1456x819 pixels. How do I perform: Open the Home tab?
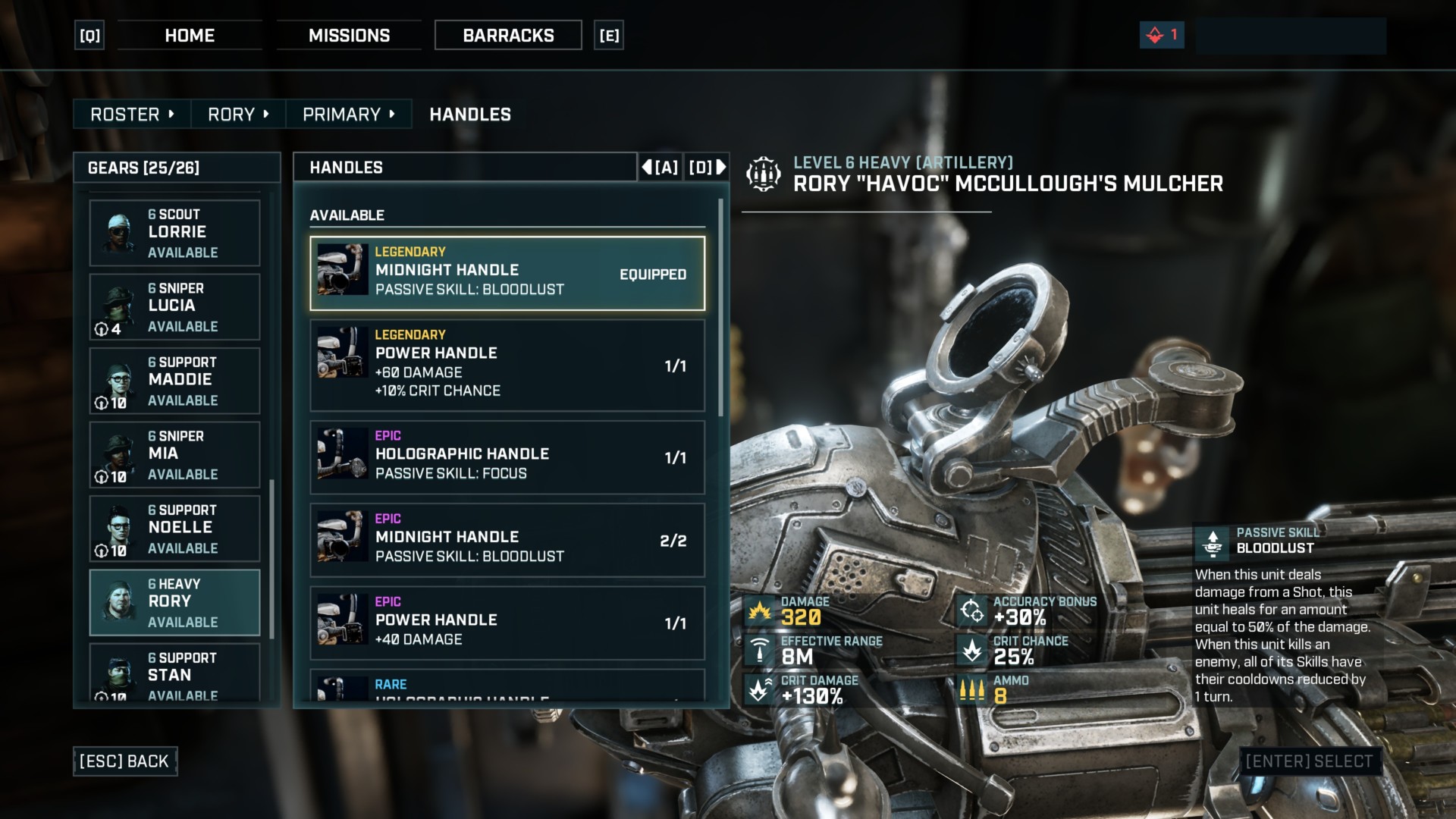point(190,36)
